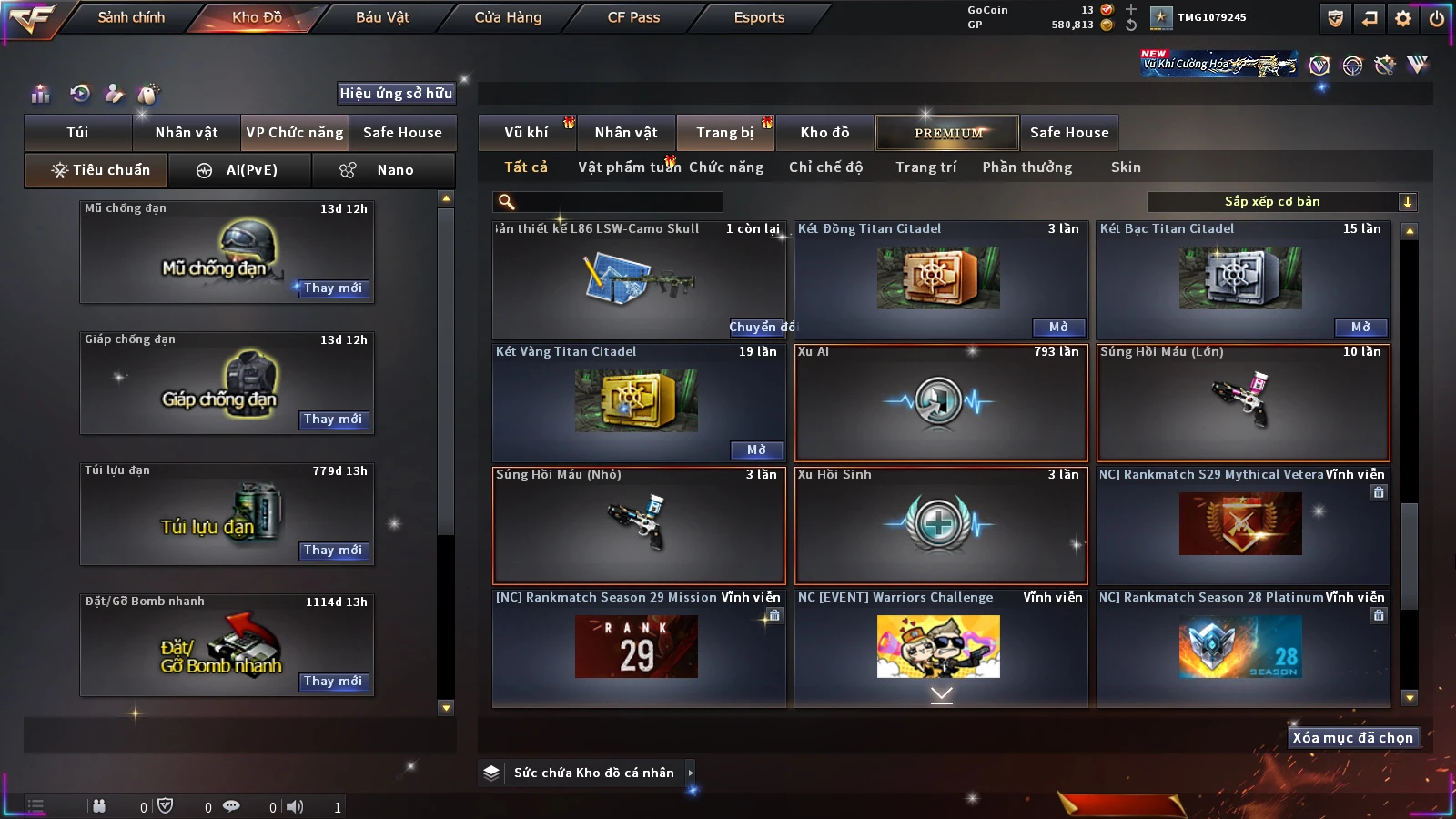Switch to the AI(PvE) loadout tab

pyautogui.click(x=240, y=170)
